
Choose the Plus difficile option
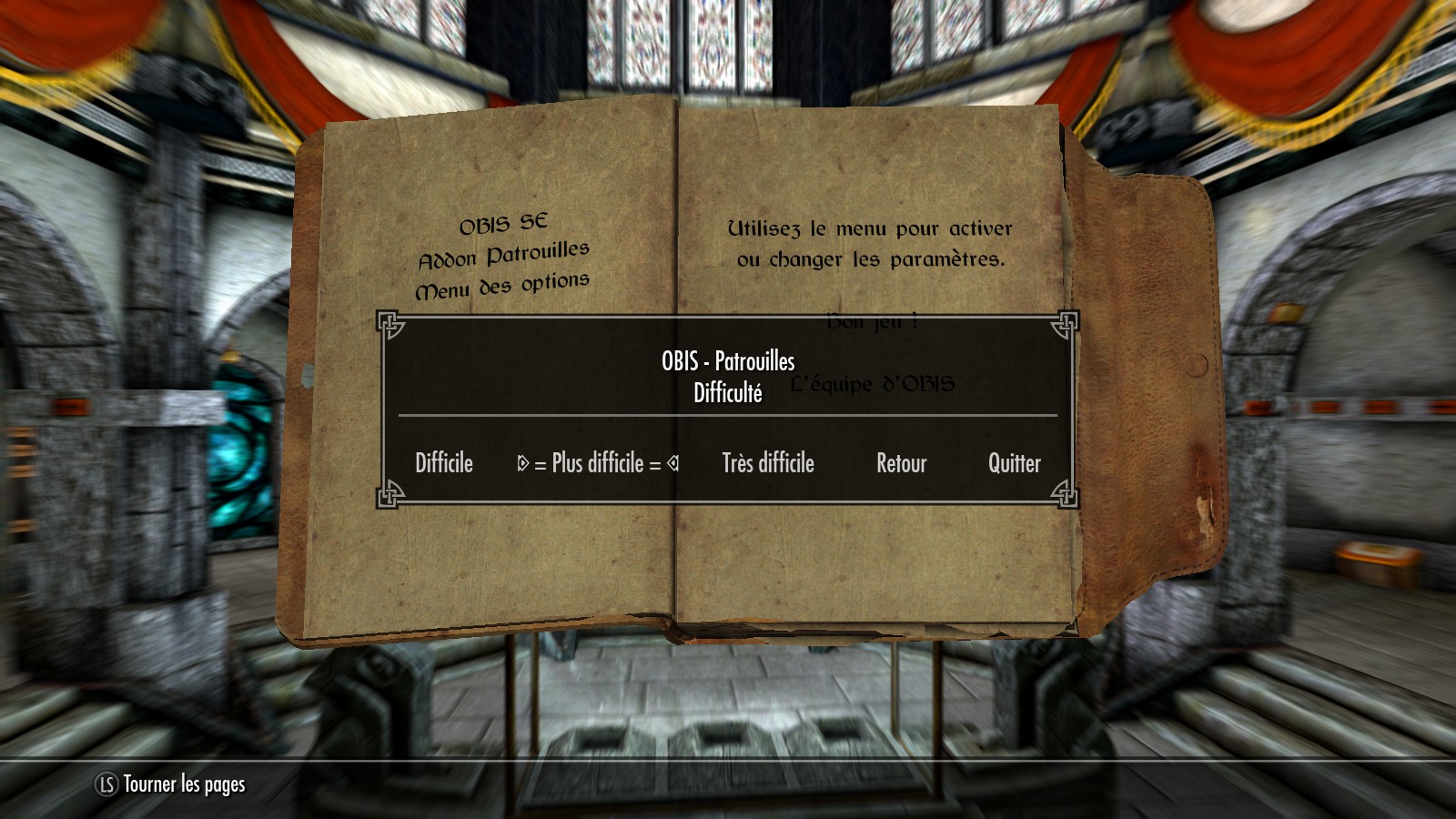[x=597, y=463]
